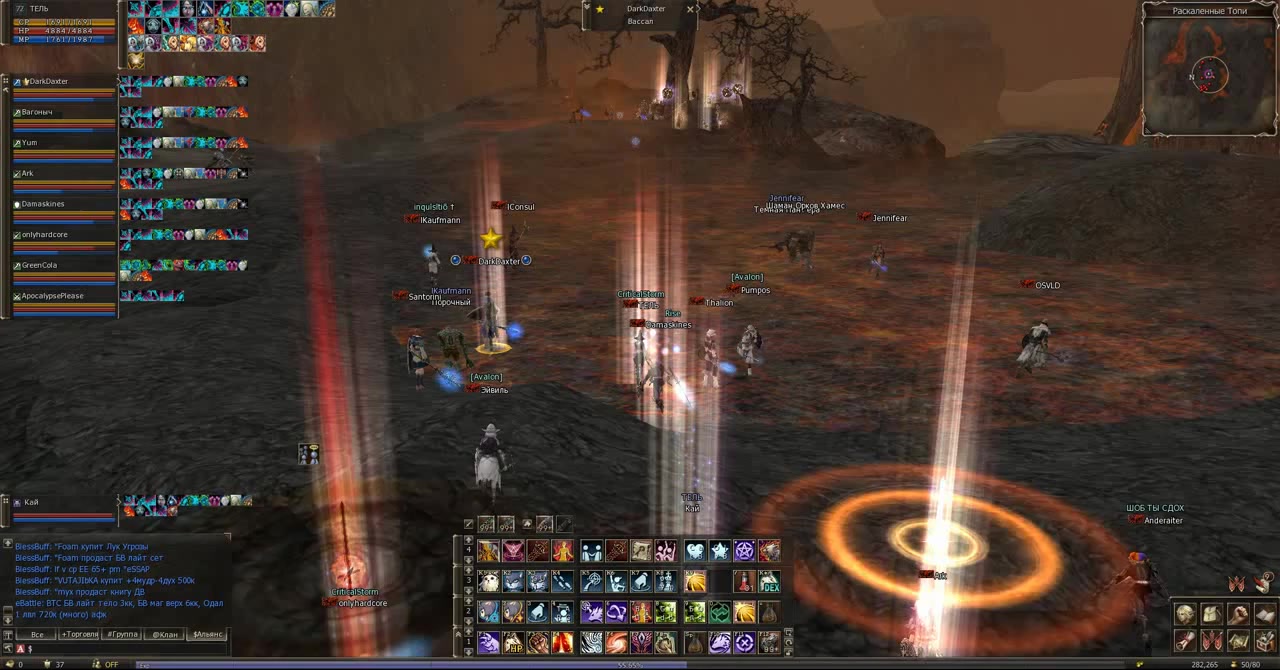Open the actions fist icon
1280x670 pixels.
1239,614
